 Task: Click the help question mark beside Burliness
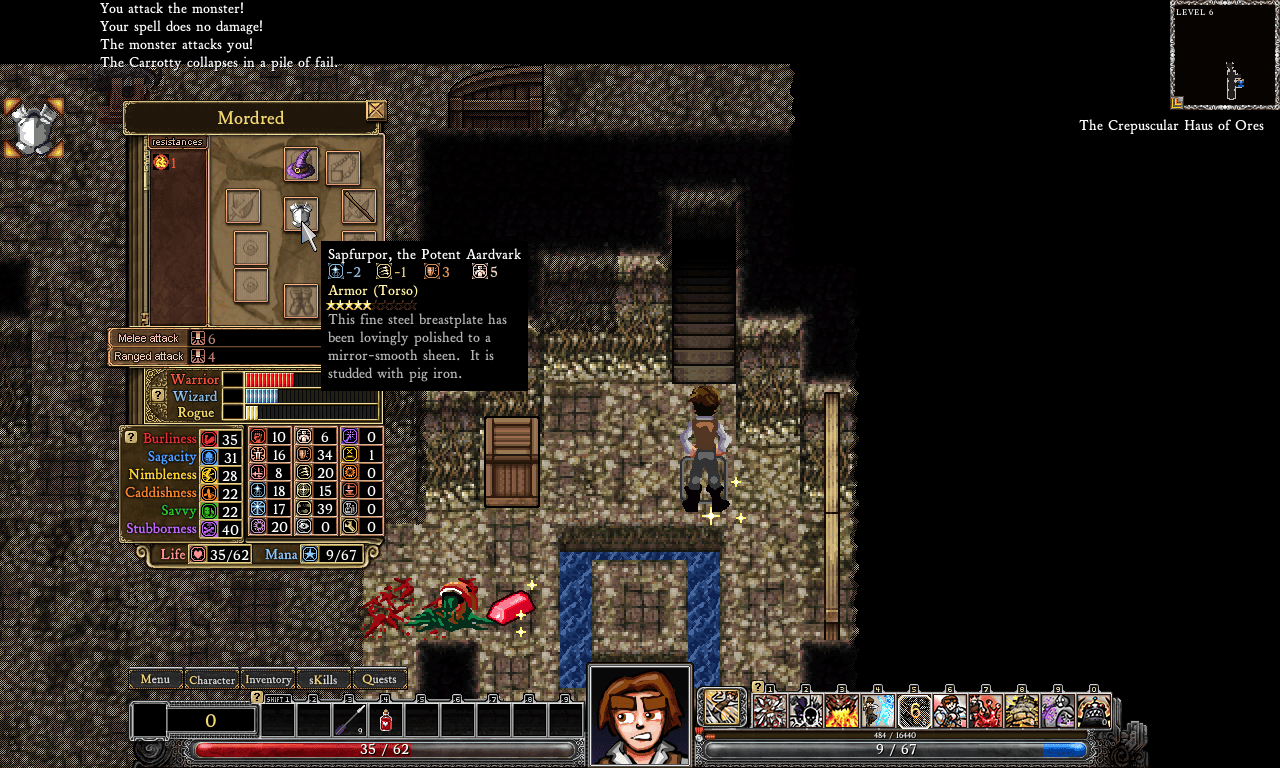click(x=130, y=437)
